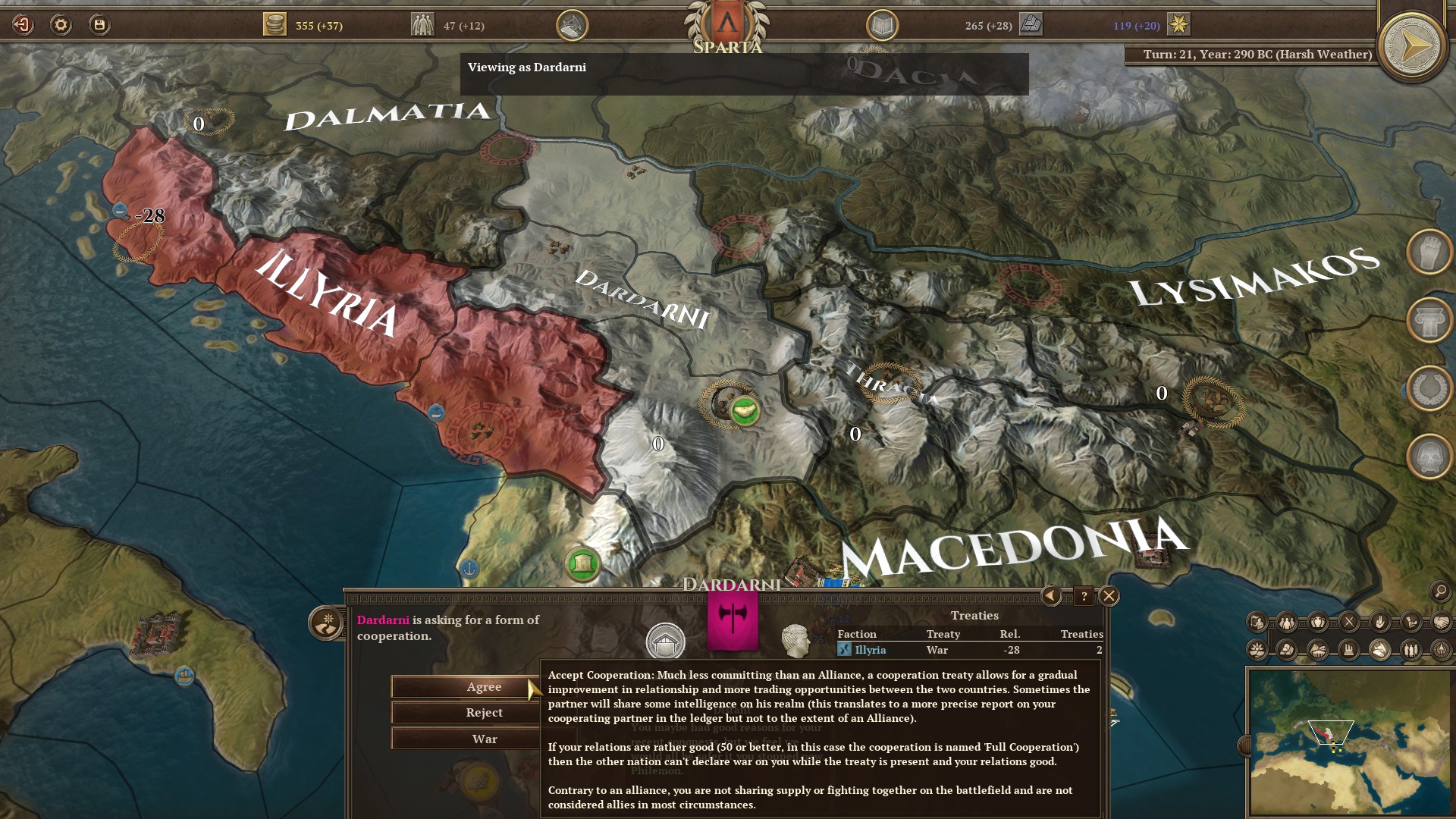Click the treasury coins icon in top bar

[276, 24]
